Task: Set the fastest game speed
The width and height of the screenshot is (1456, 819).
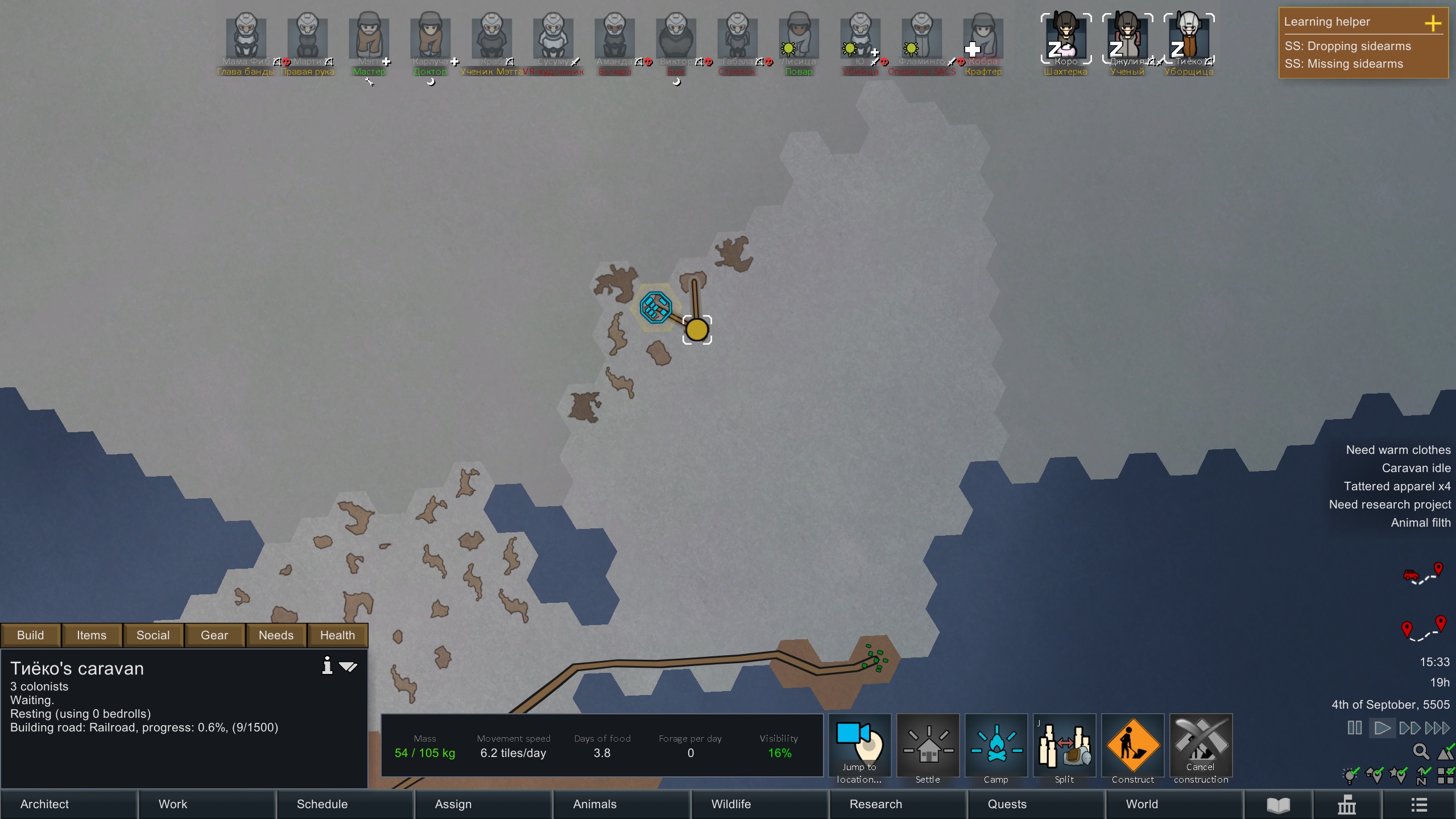Action: pyautogui.click(x=1437, y=728)
